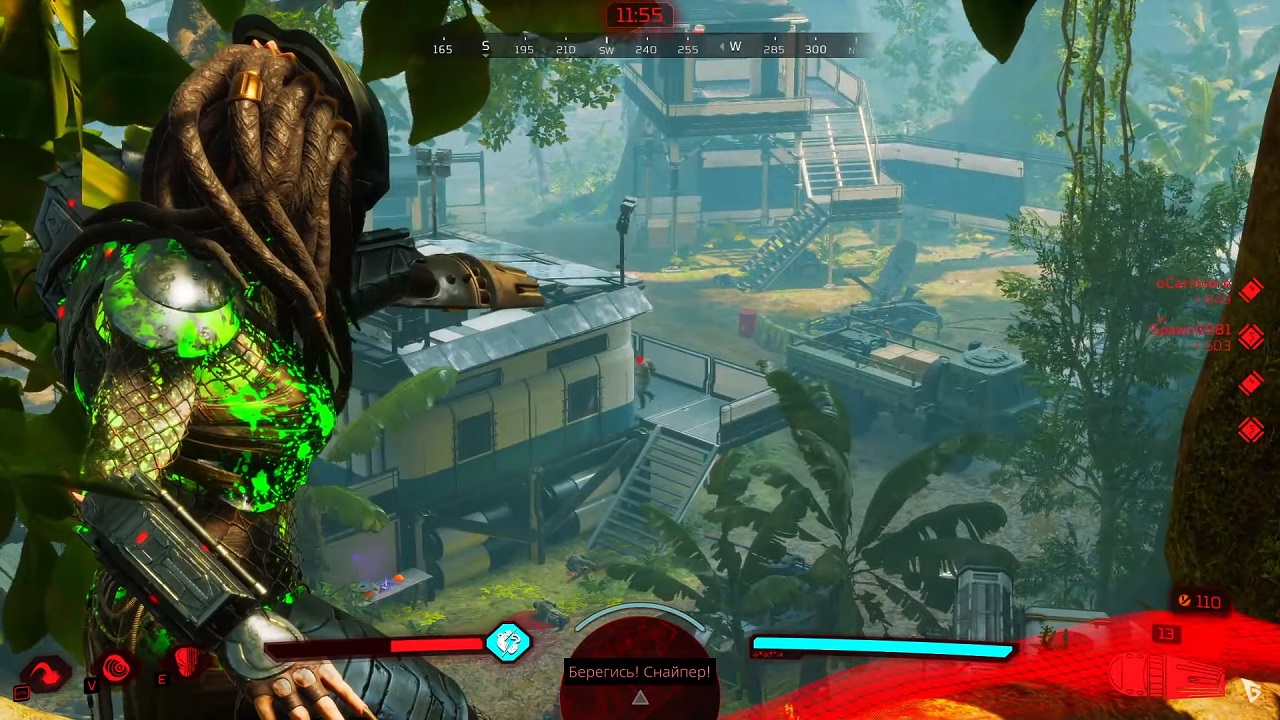Viewport: 1280px width, 720px height.
Task: Select the equipped wrist launcher weapon icon
Action: click(1166, 674)
